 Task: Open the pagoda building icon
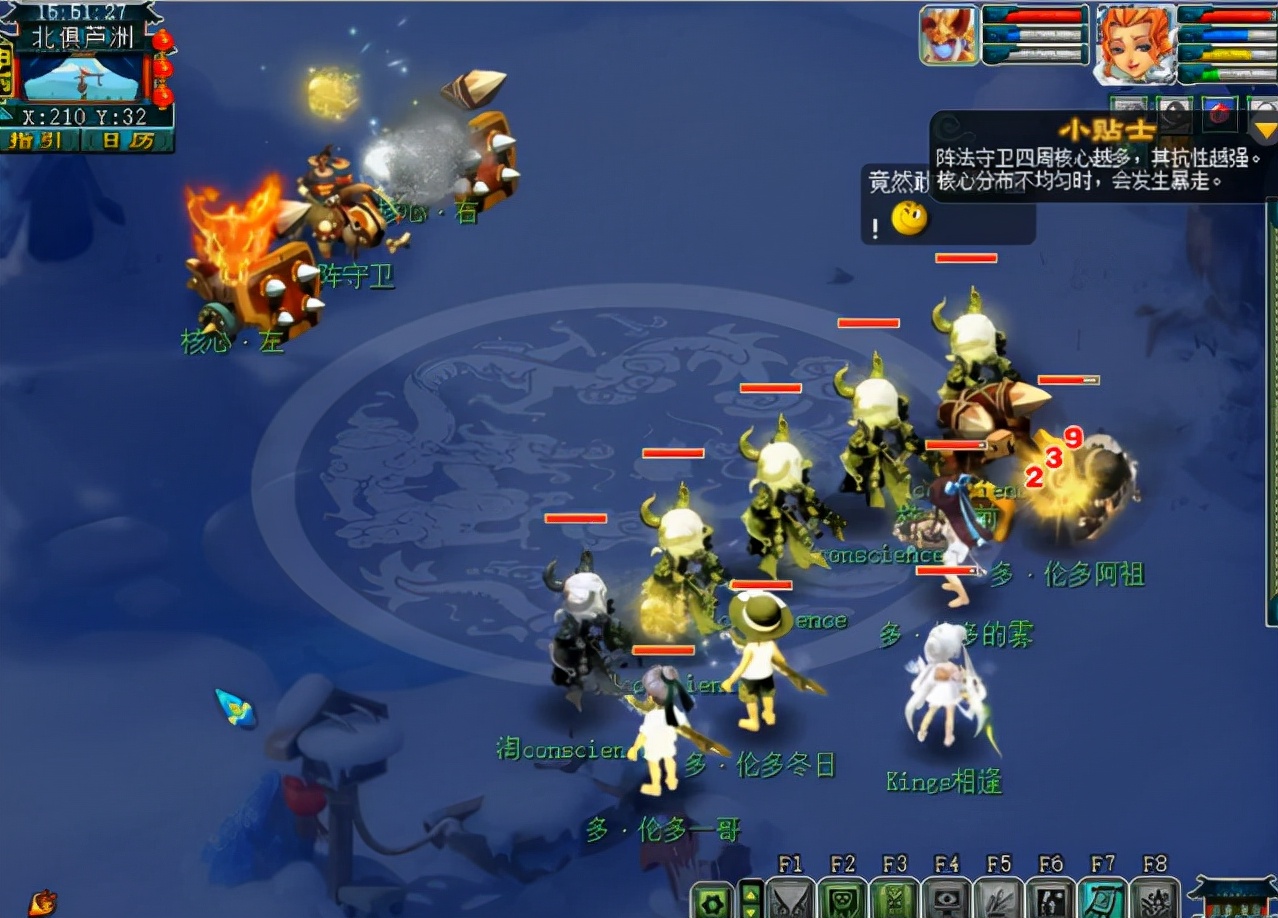[x=1232, y=899]
